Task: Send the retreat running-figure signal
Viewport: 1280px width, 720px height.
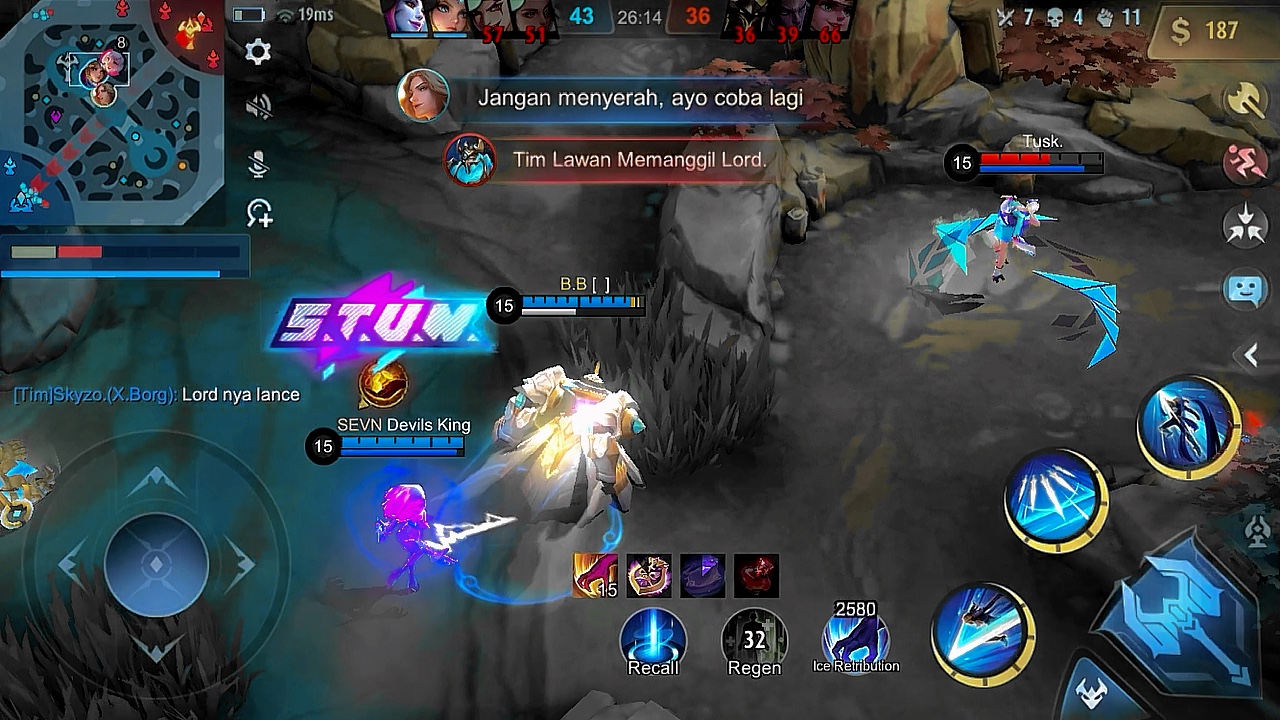Action: coord(1245,163)
